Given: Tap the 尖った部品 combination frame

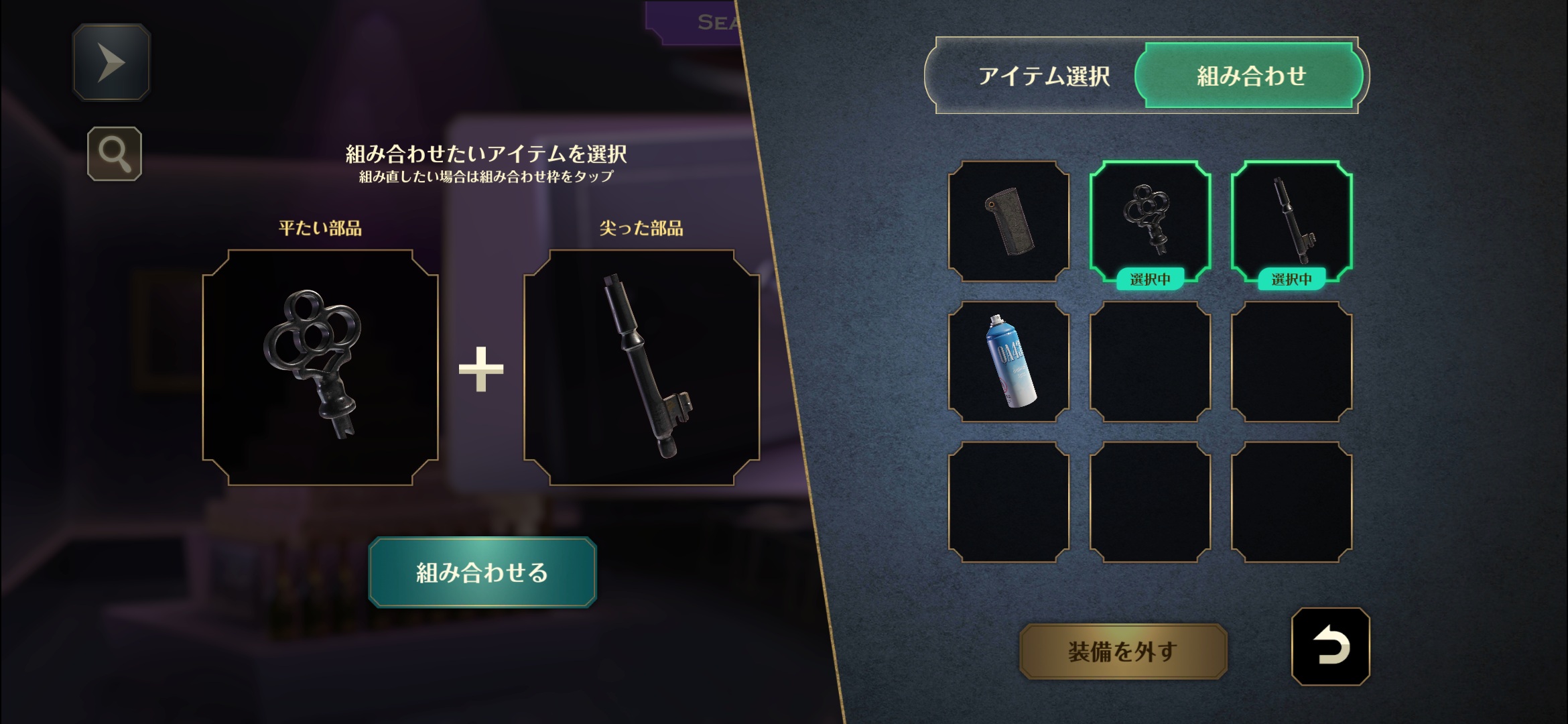Looking at the screenshot, I should (641, 367).
